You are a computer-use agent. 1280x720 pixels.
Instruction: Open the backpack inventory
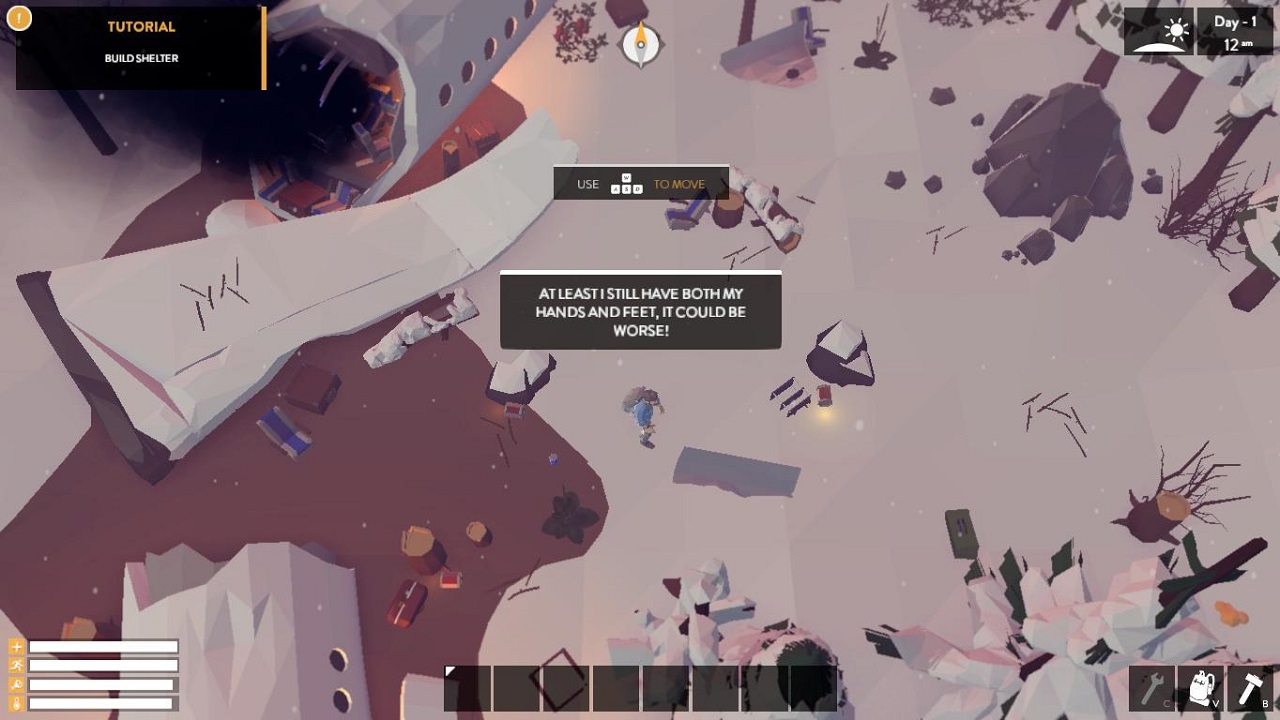1201,688
